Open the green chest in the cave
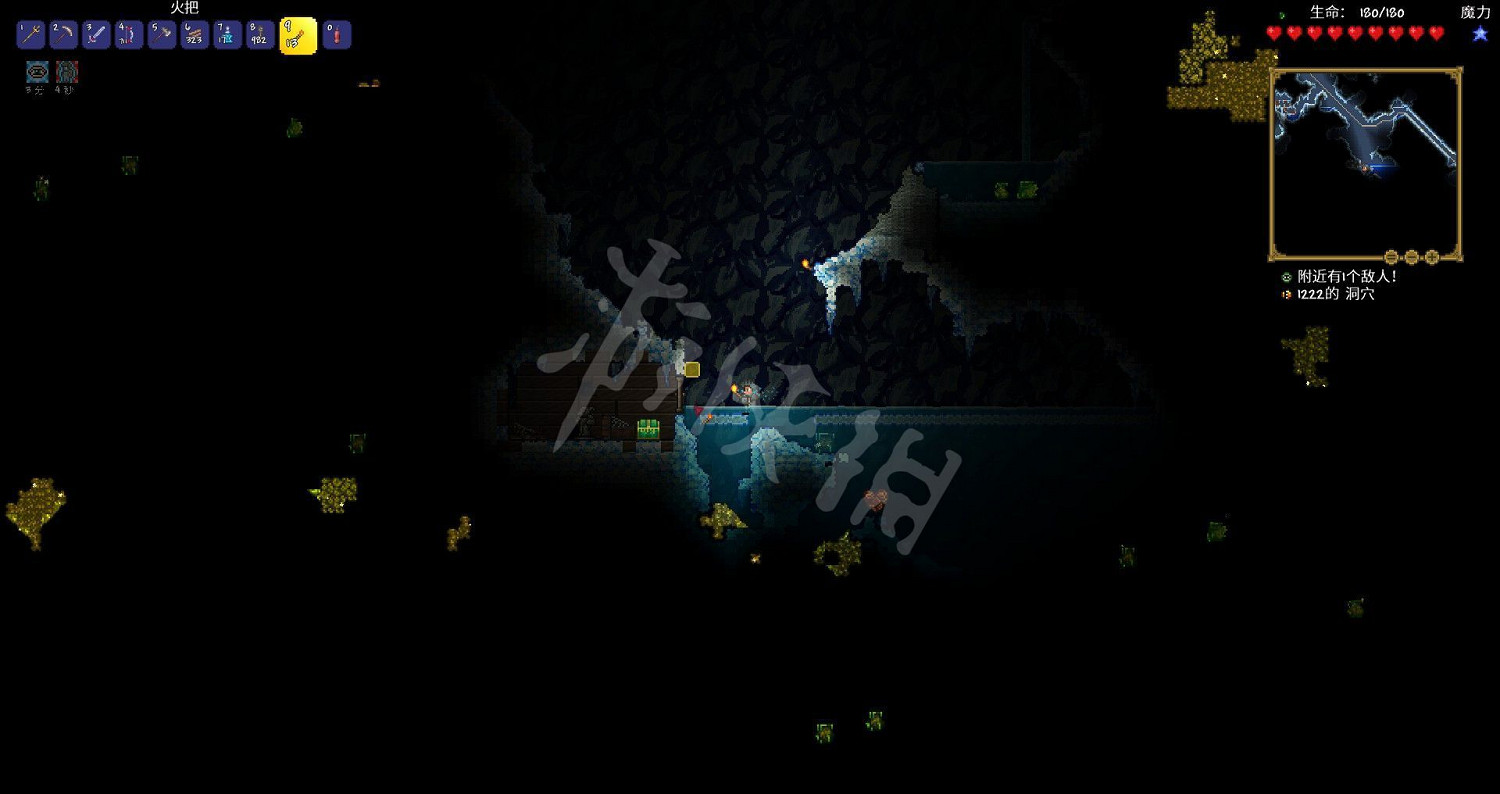Screen dimensions: 1500x794 click(646, 430)
